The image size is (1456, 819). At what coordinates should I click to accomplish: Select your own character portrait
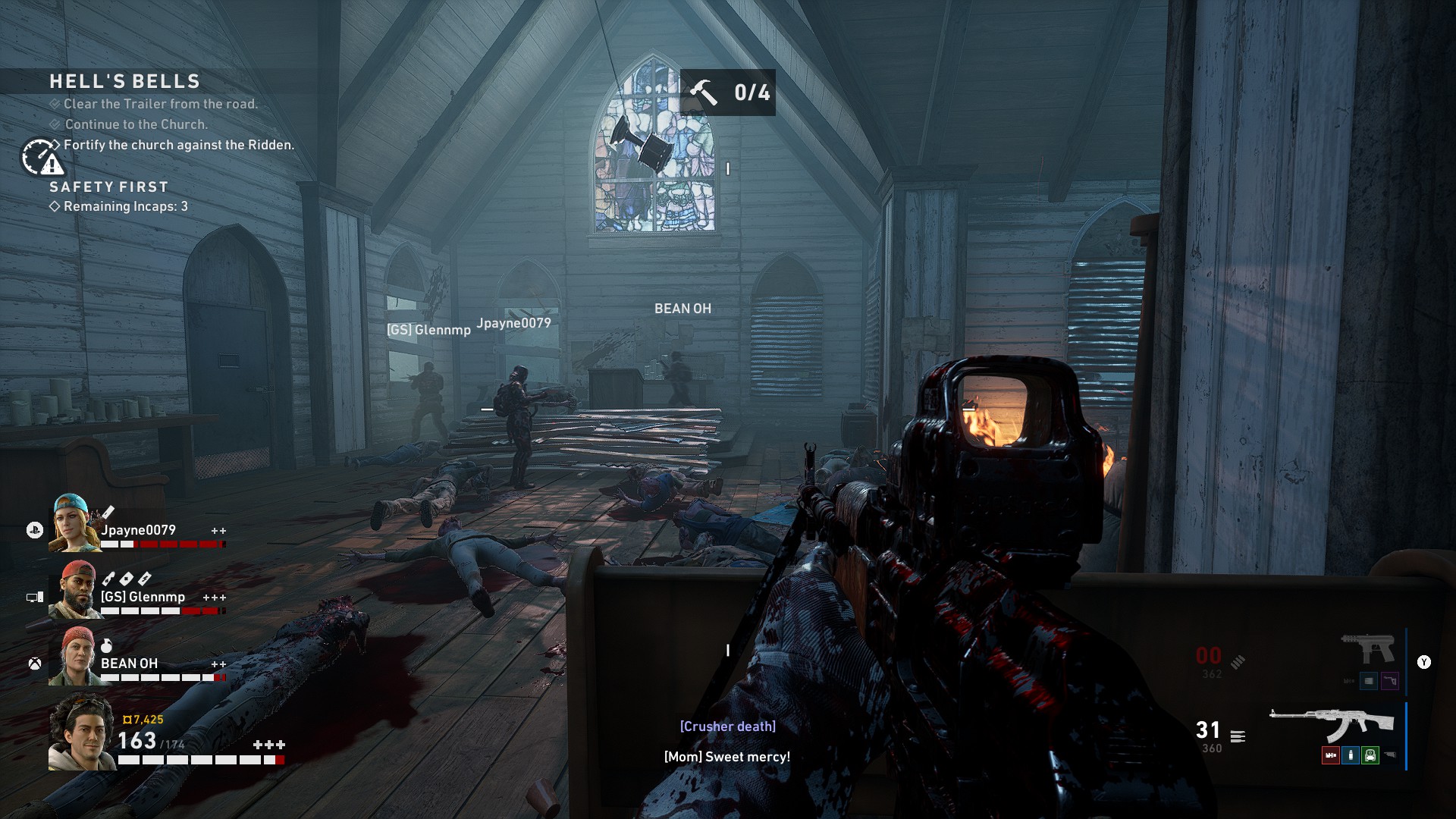pyautogui.click(x=82, y=733)
